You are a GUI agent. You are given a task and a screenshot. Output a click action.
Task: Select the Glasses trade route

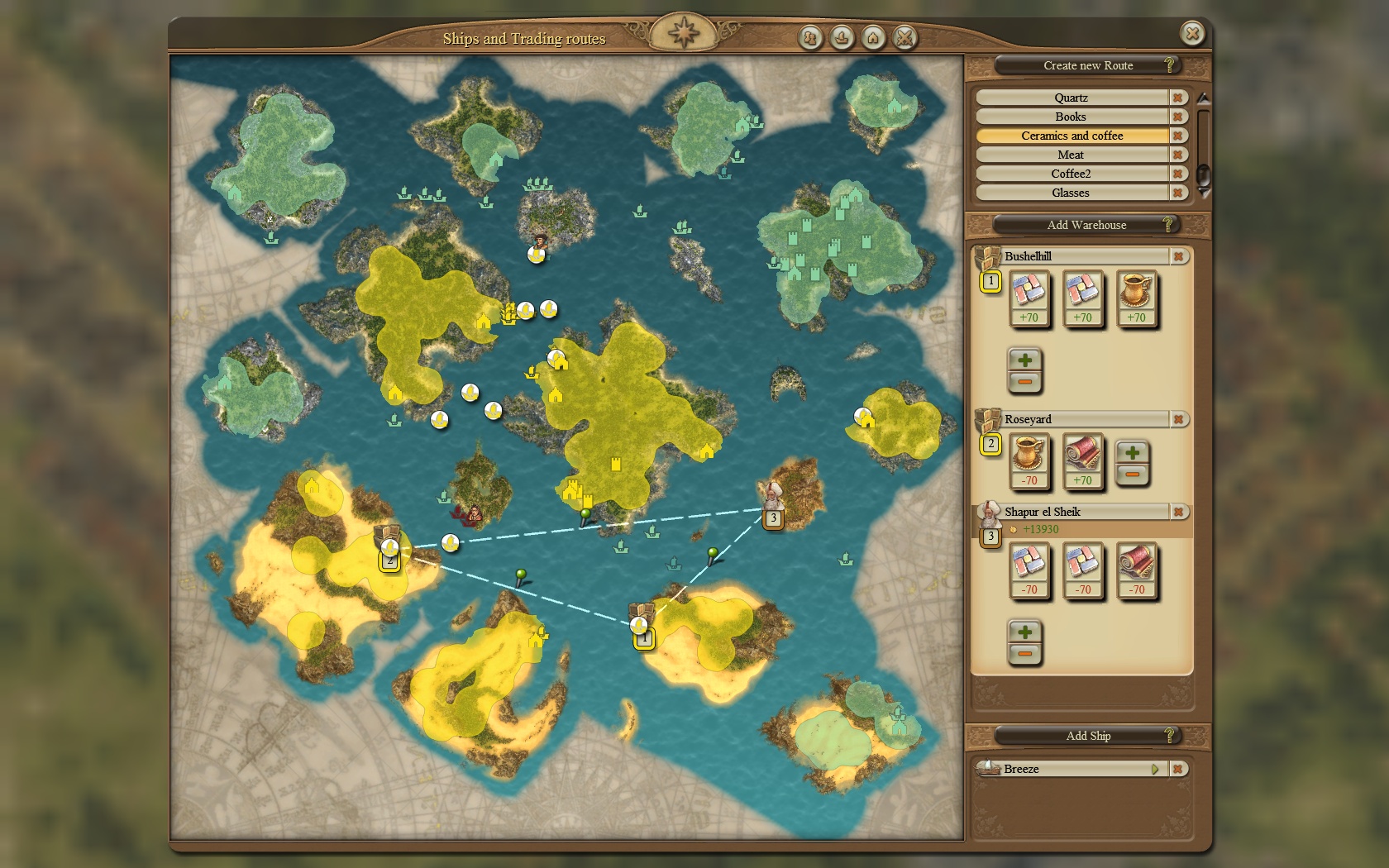(1072, 193)
